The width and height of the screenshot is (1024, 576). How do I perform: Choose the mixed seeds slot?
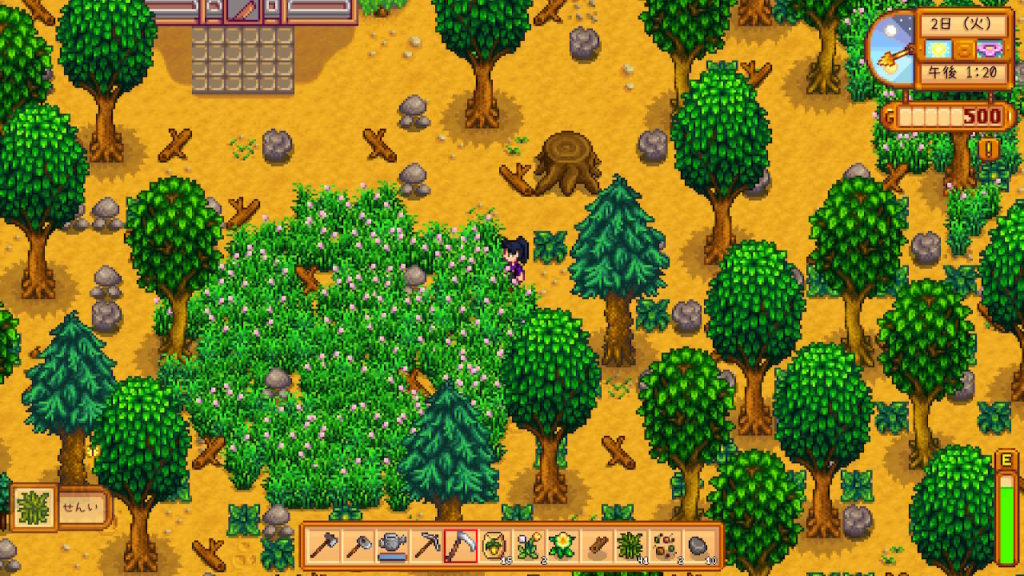click(664, 547)
